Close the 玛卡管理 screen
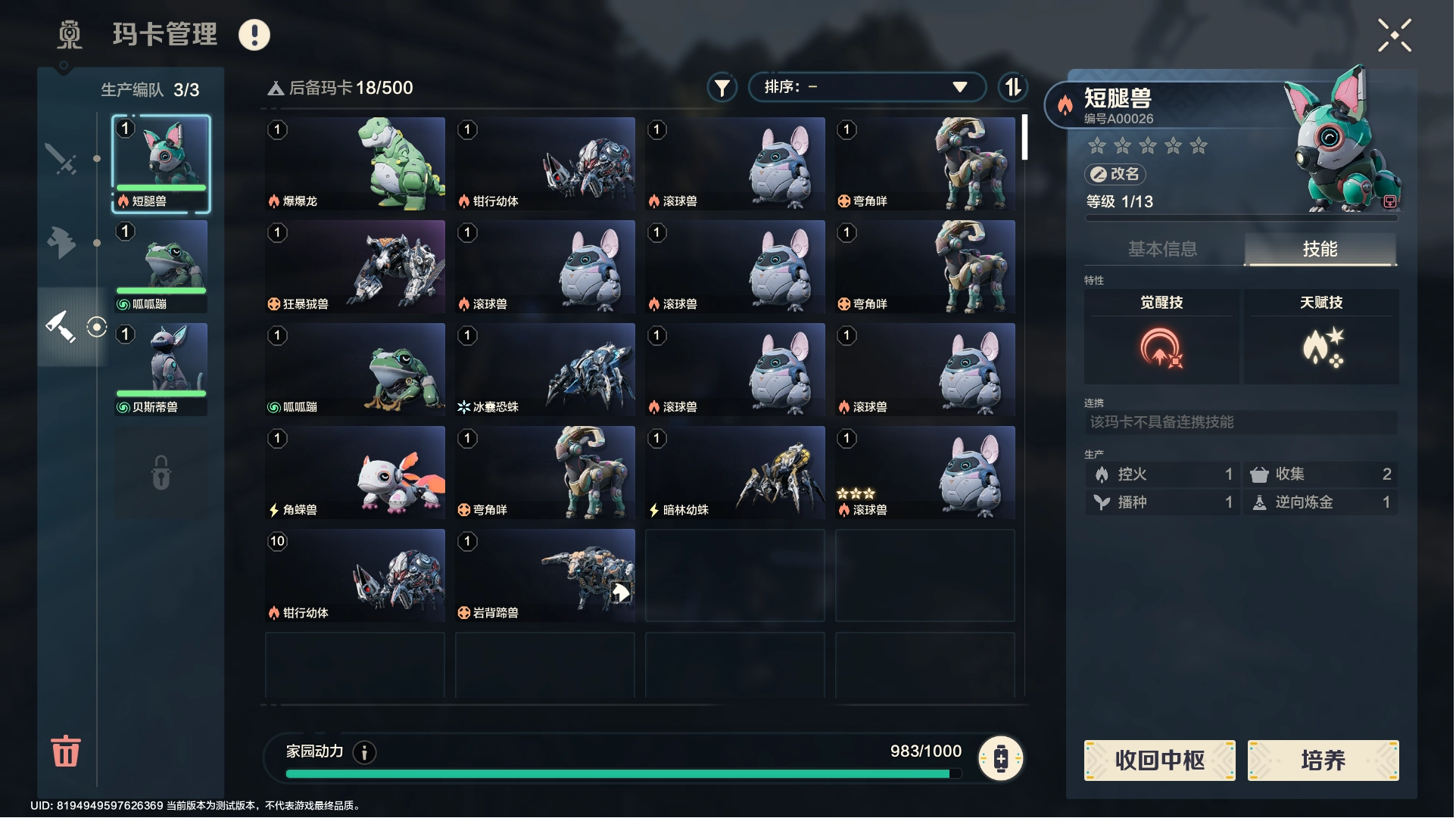The width and height of the screenshot is (1456, 818). pyautogui.click(x=1394, y=36)
